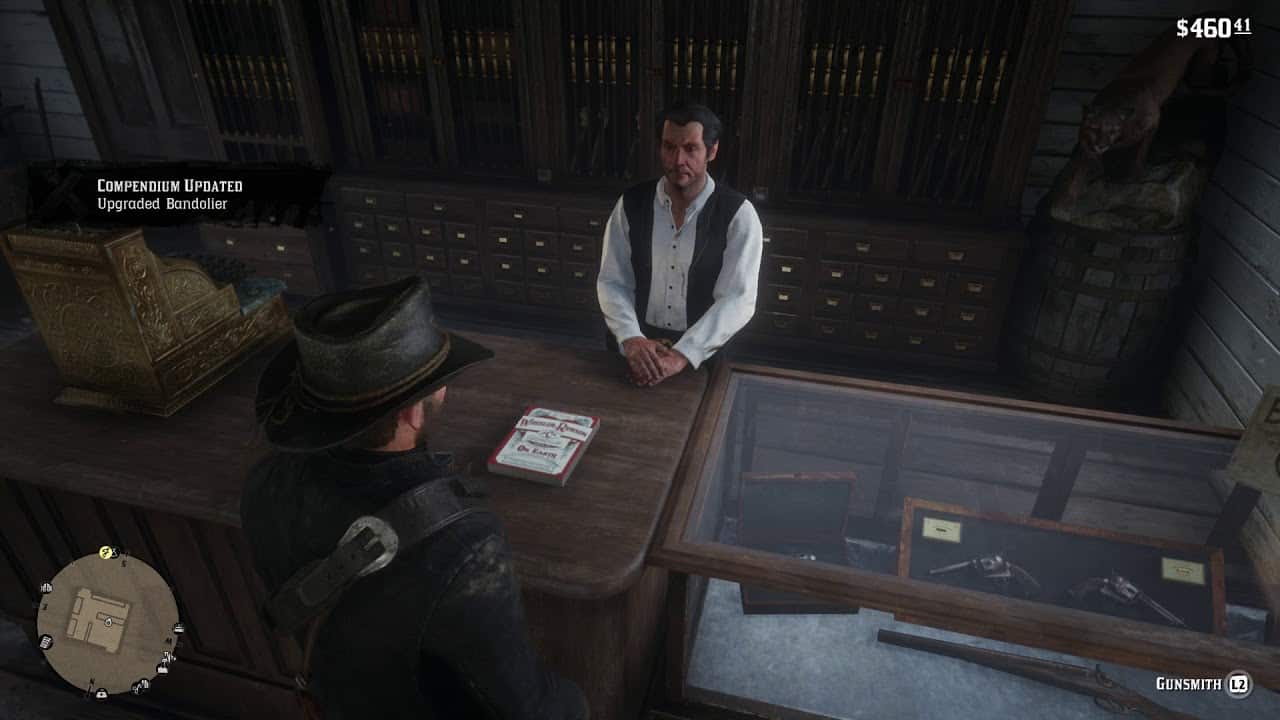Screen dimensions: 1280x720
Task: Click the player position marker inside the minimap
Action: [108, 622]
